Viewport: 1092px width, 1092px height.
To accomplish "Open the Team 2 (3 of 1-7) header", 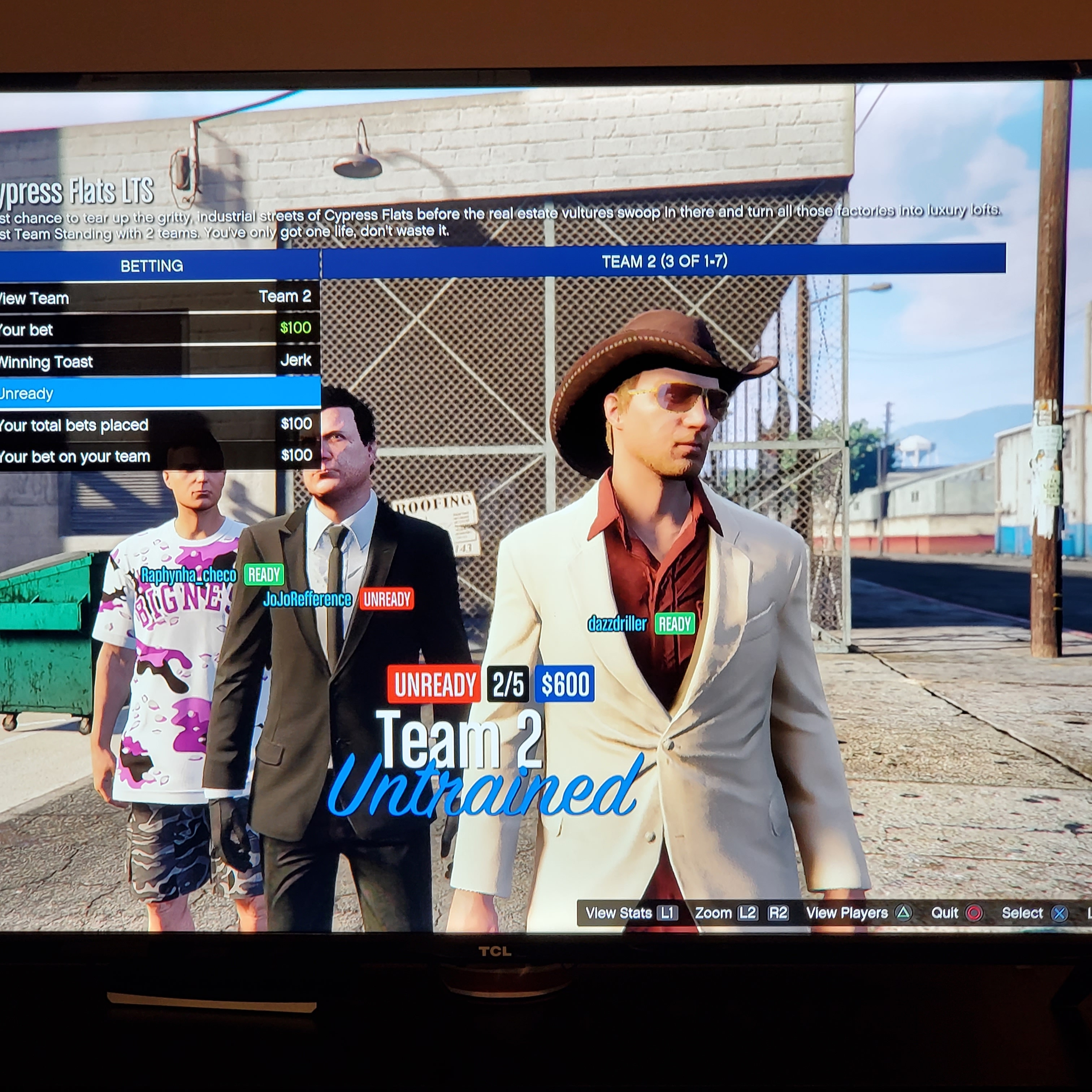I will pos(664,261).
